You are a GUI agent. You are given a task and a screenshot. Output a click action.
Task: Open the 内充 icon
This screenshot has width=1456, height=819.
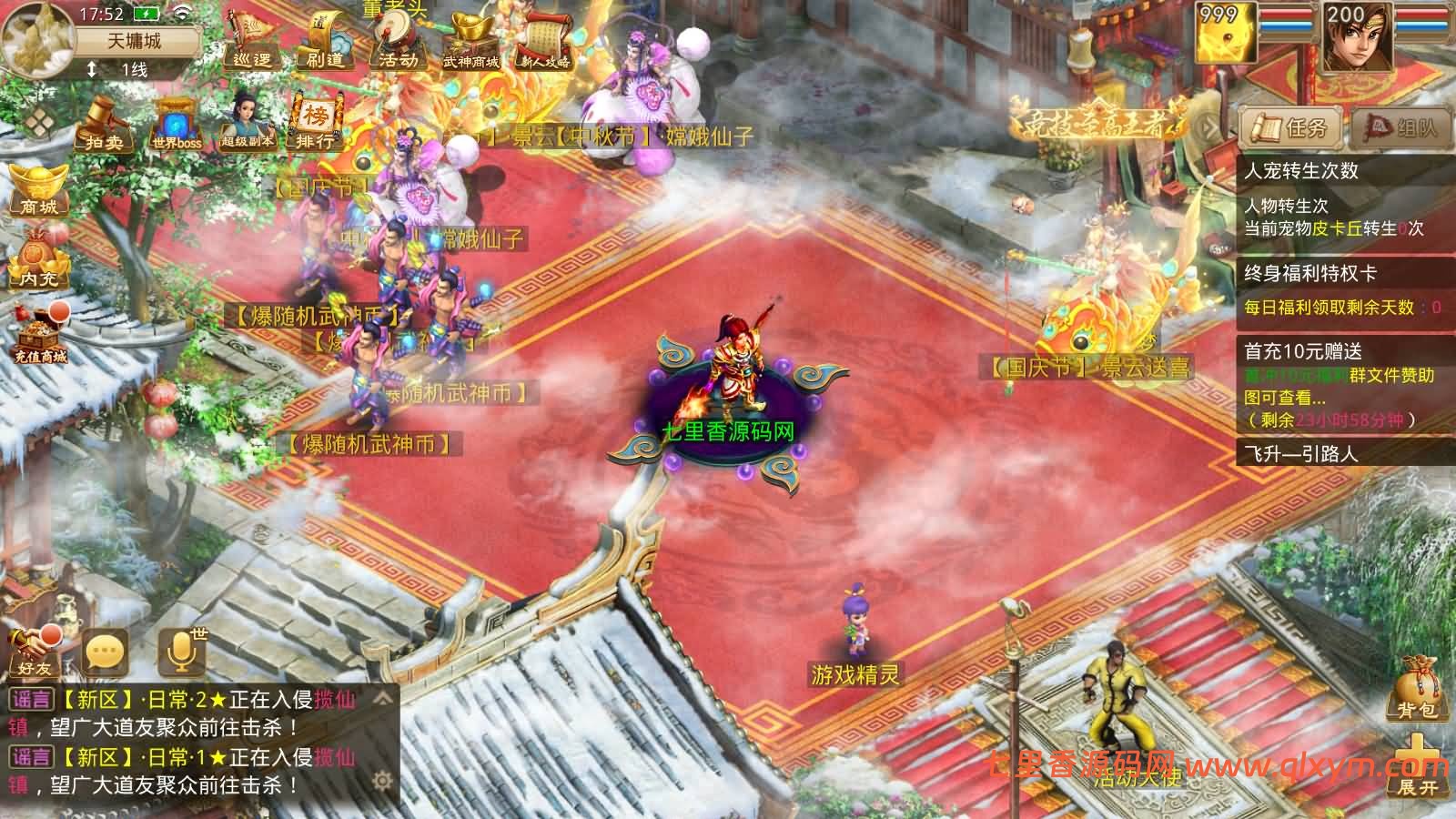point(38,260)
